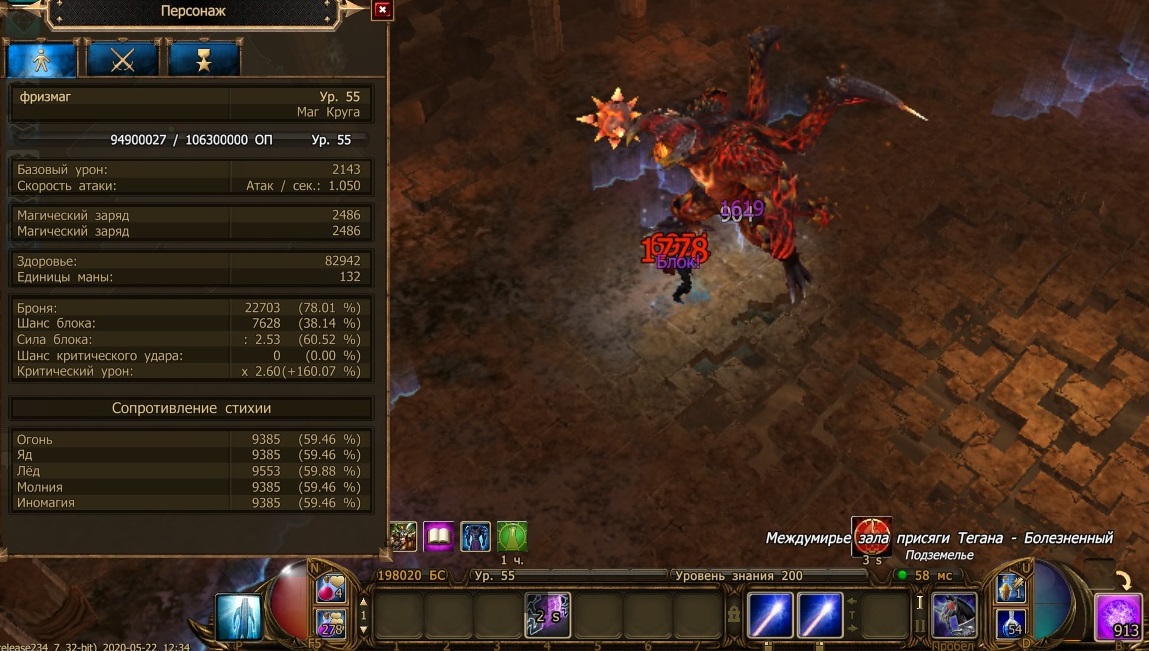Select the purple book buff icon

point(438,537)
